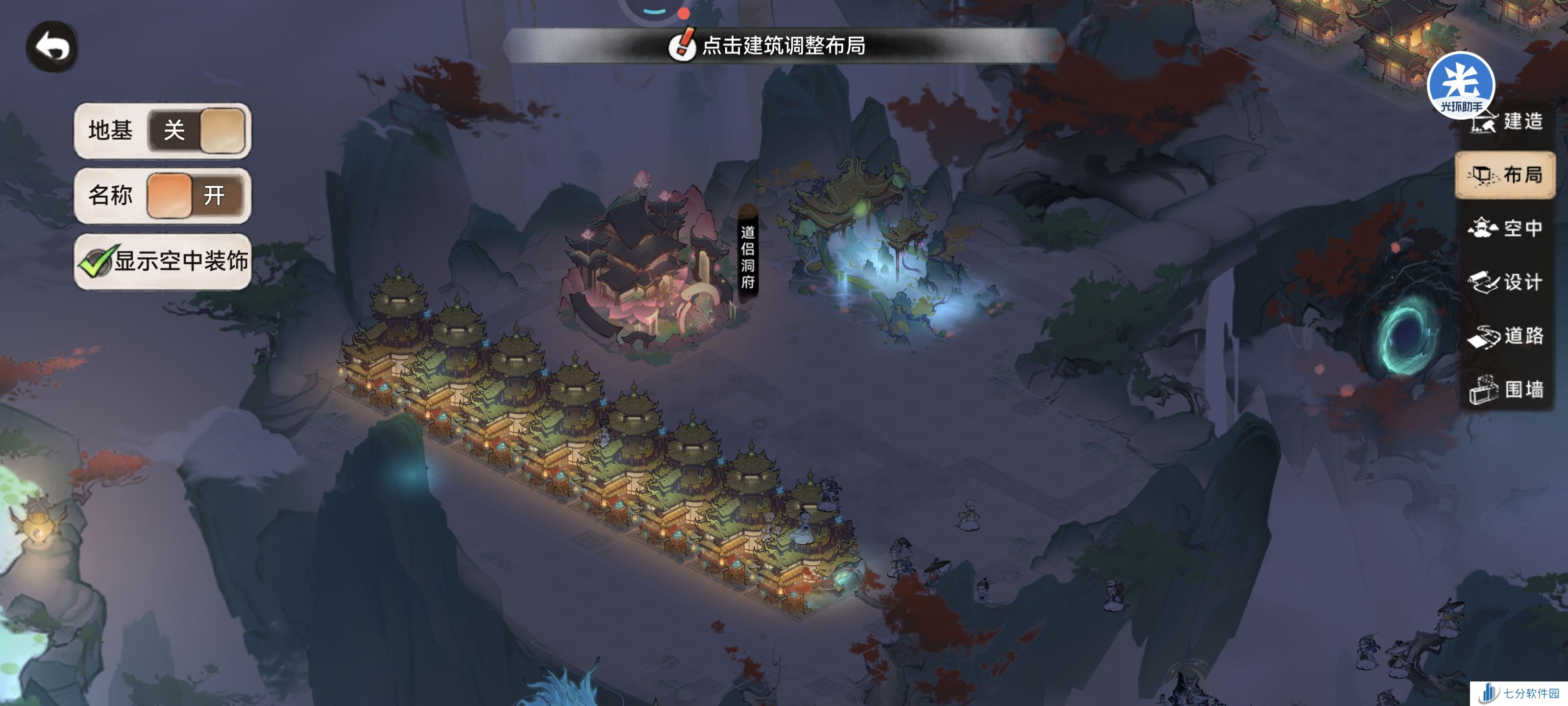Switch to the 空中 aerial tab

click(1505, 228)
